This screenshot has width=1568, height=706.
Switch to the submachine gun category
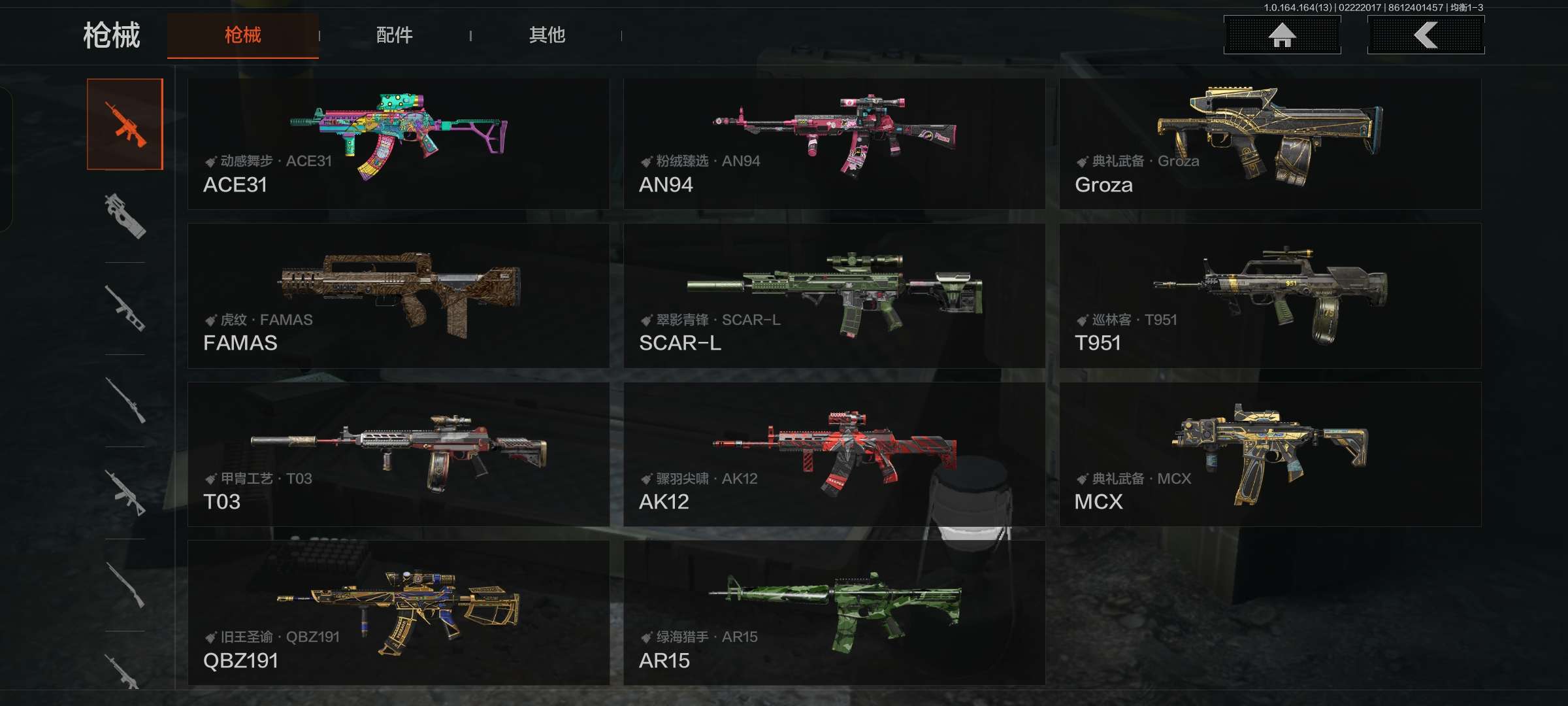[x=125, y=216]
